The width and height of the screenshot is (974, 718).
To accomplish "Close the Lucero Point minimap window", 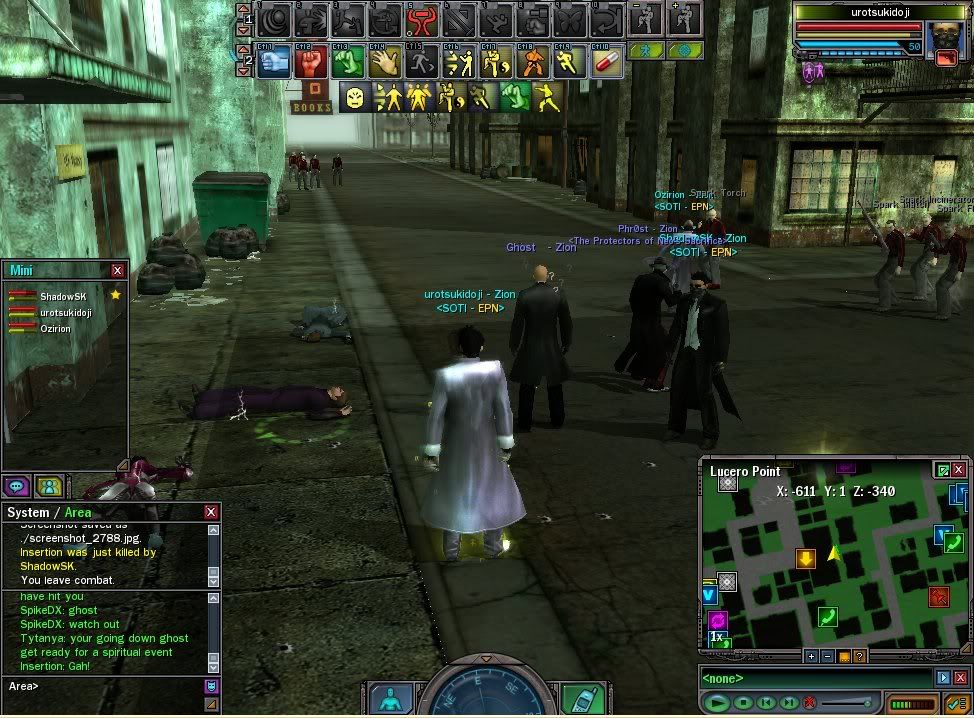I will 959,470.
